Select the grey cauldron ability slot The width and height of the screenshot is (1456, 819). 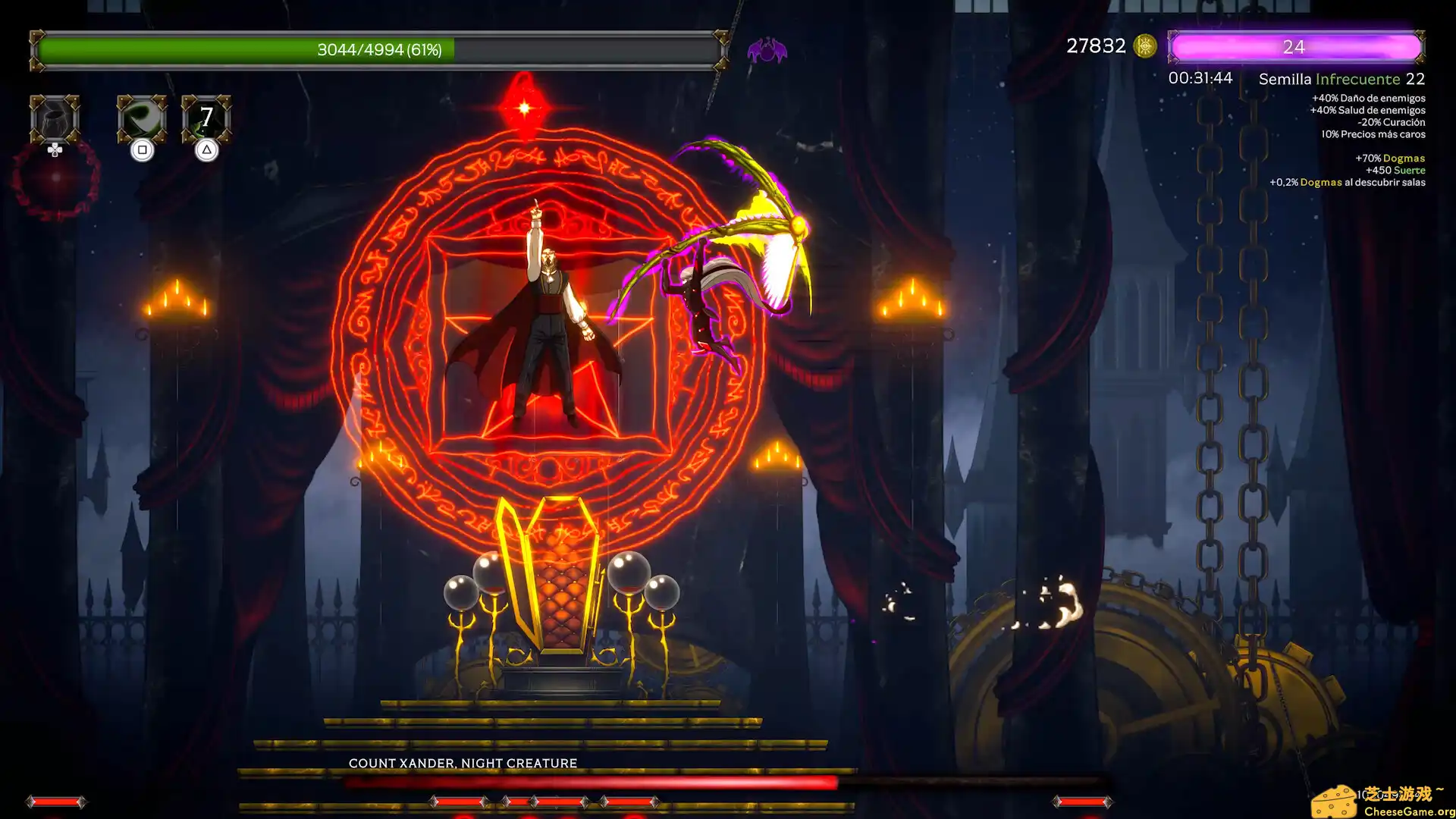pos(55,119)
